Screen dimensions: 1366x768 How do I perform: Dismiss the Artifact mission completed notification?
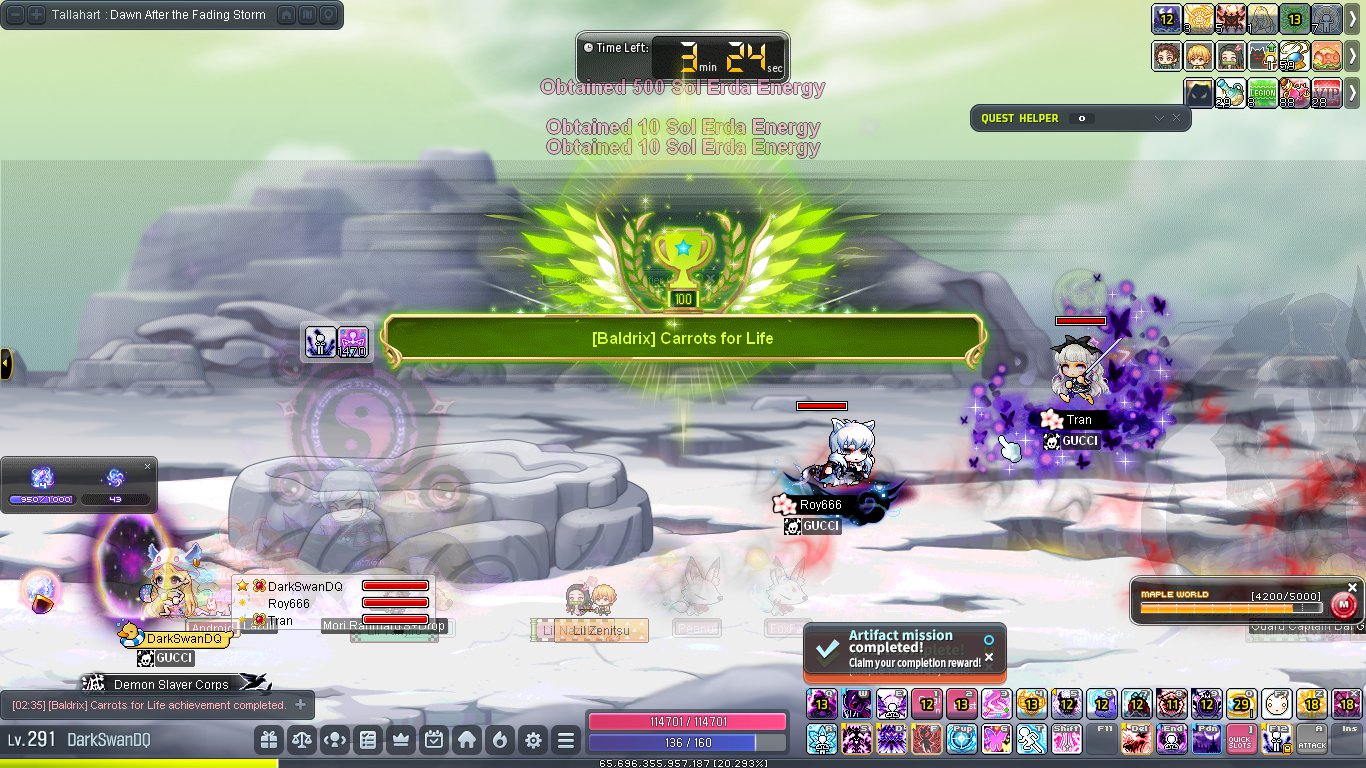pos(989,657)
